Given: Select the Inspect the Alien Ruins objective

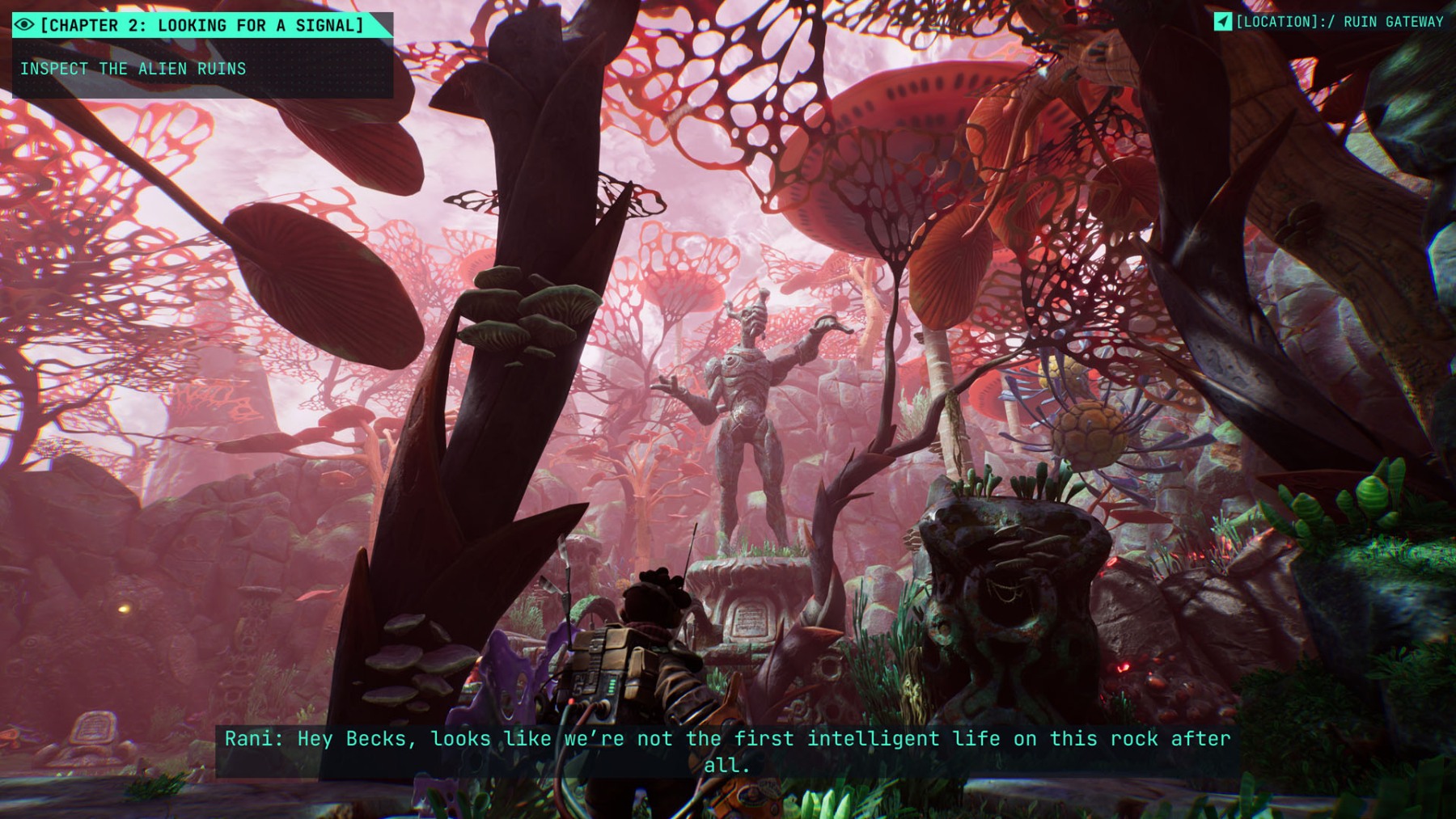Looking at the screenshot, I should click(x=133, y=69).
